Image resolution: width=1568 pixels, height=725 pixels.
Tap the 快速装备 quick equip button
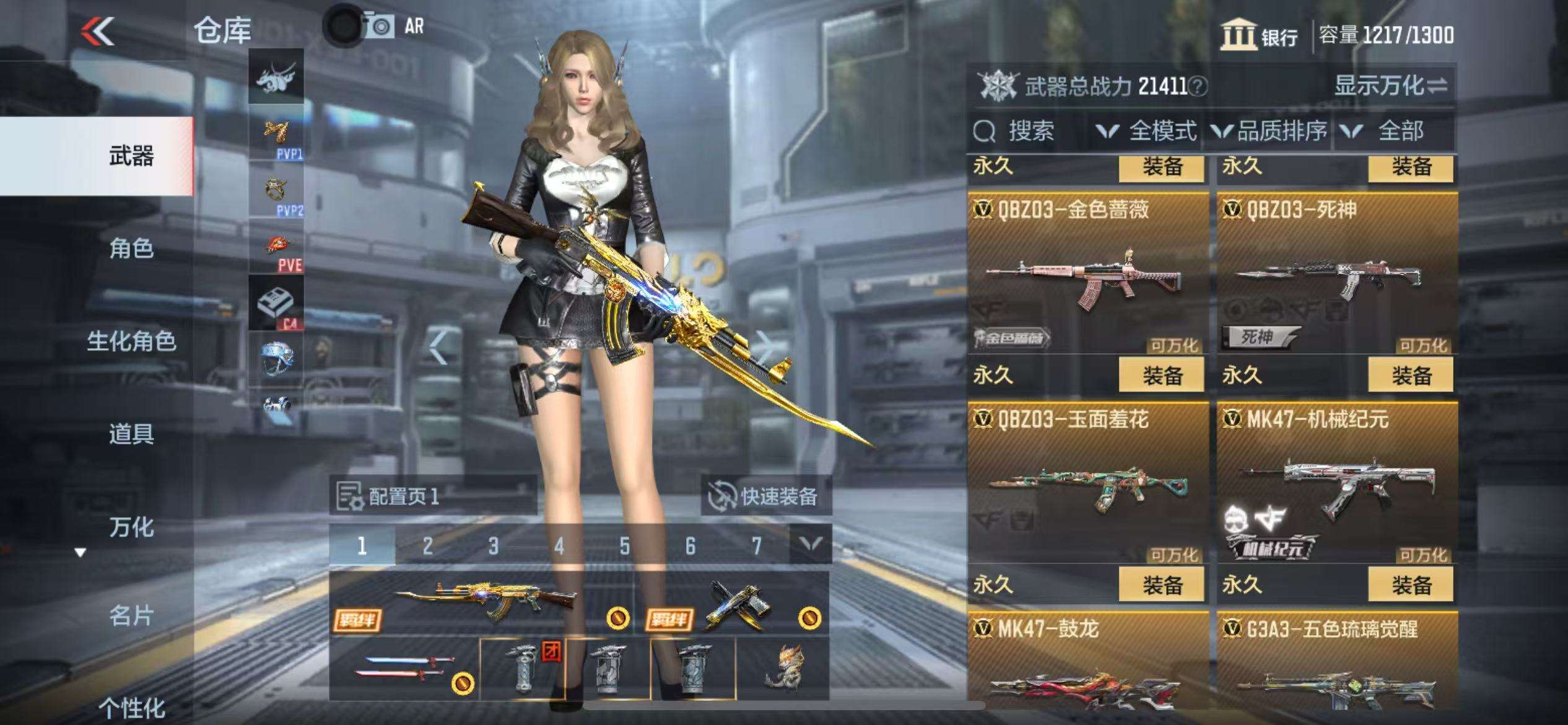pos(765,496)
